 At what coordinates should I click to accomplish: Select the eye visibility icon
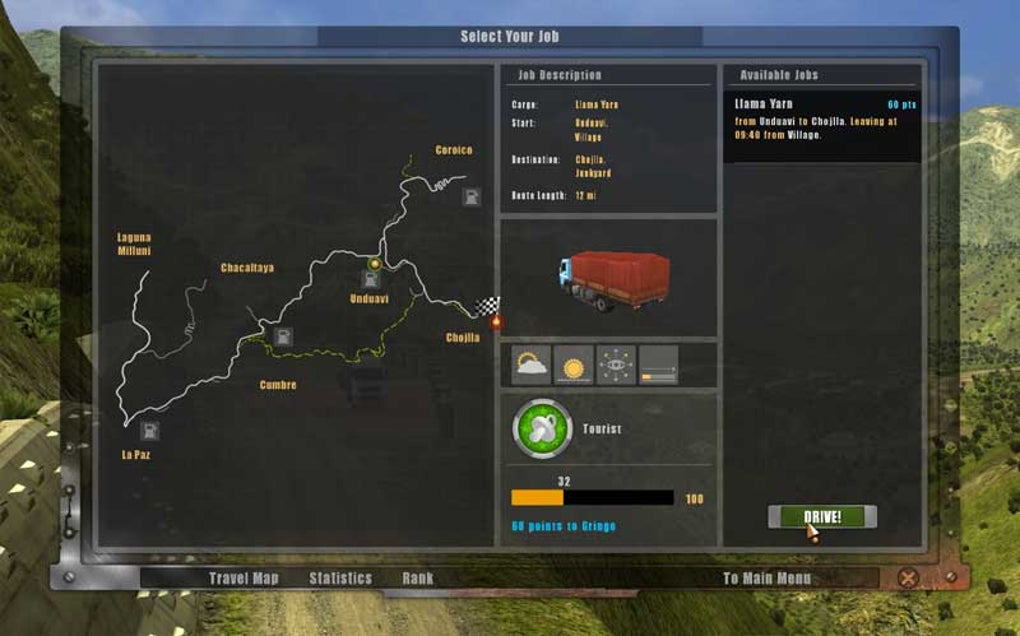616,366
